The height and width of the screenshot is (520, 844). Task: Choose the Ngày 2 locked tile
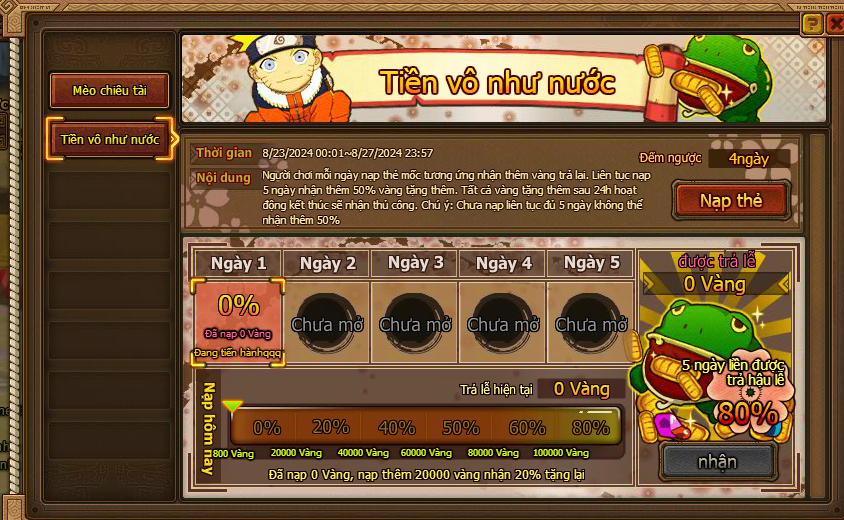(326, 322)
